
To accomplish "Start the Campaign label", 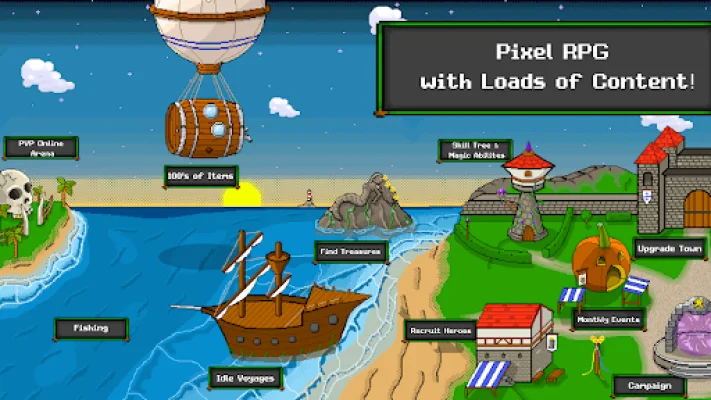I will tap(650, 385).
